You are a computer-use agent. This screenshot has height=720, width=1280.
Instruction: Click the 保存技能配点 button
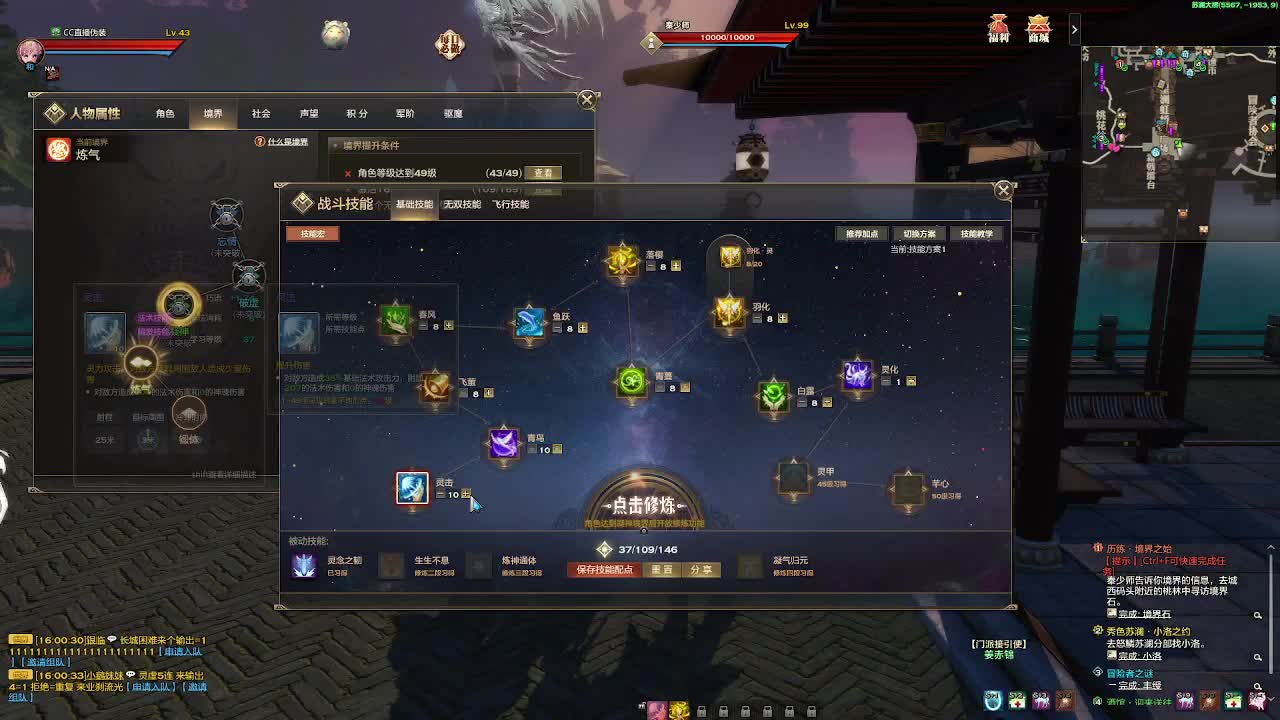coord(604,570)
